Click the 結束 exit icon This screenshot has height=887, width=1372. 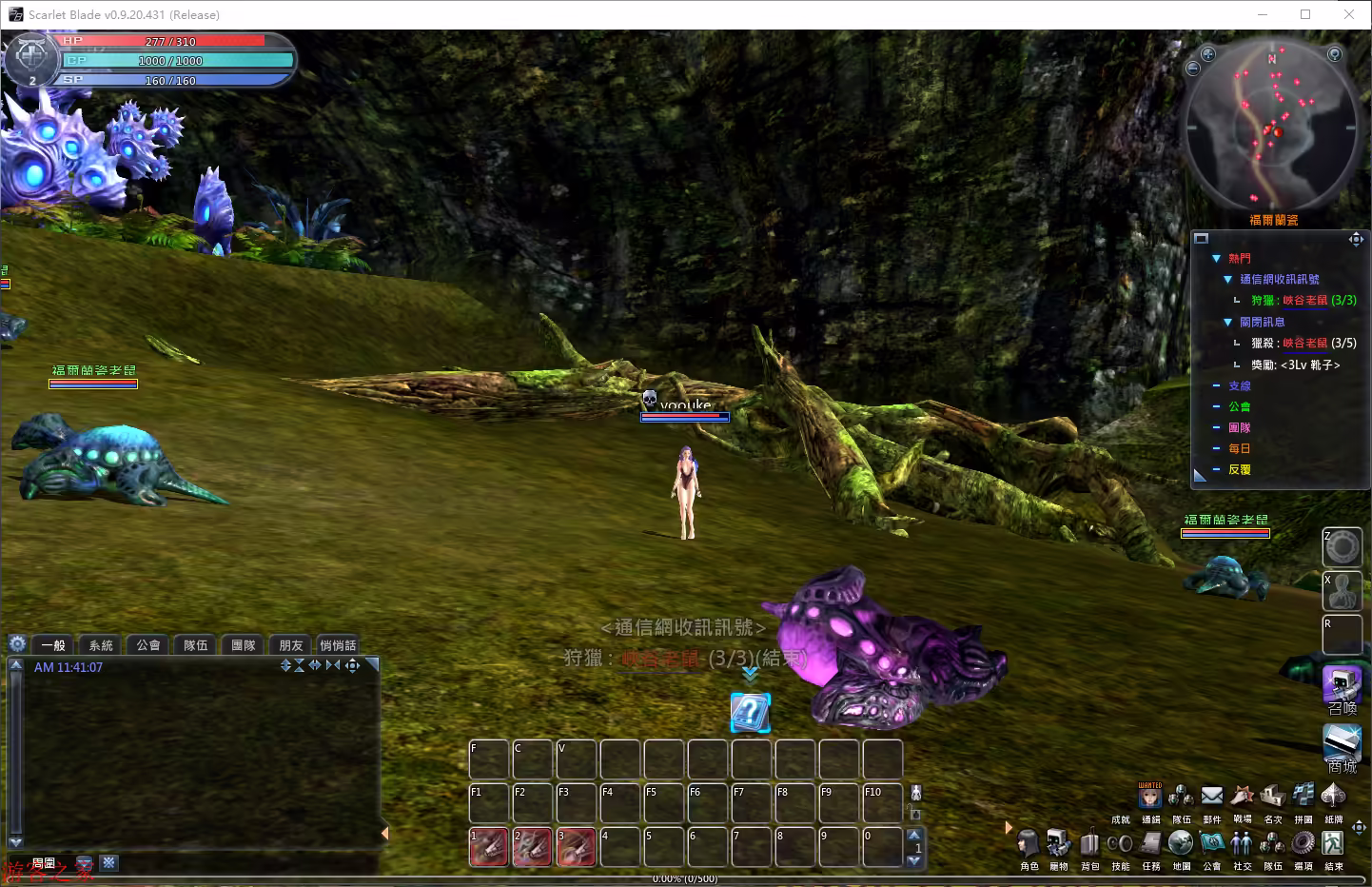pyautogui.click(x=1333, y=844)
